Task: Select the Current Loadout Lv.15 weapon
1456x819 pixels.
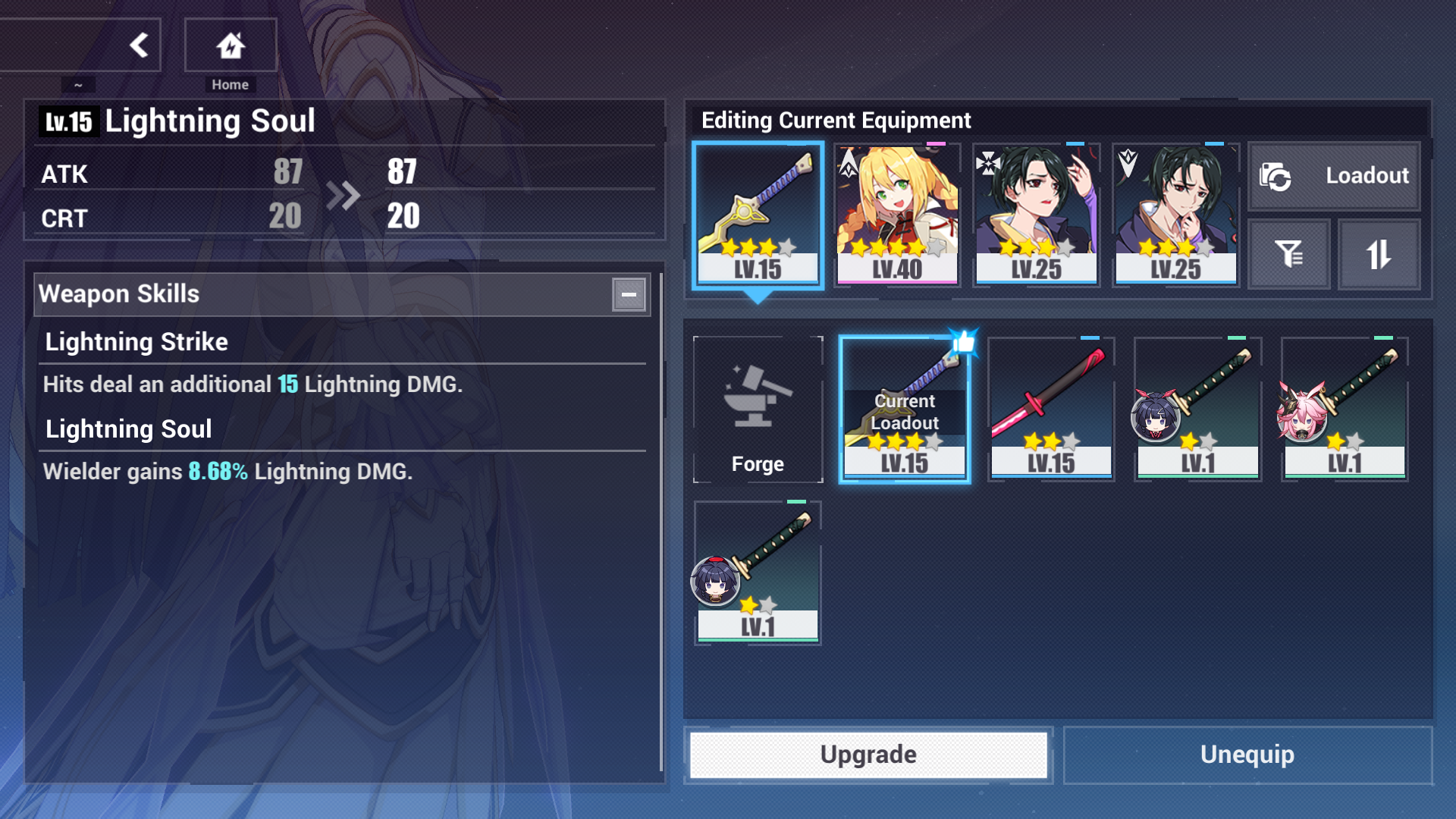Action: pyautogui.click(x=904, y=409)
